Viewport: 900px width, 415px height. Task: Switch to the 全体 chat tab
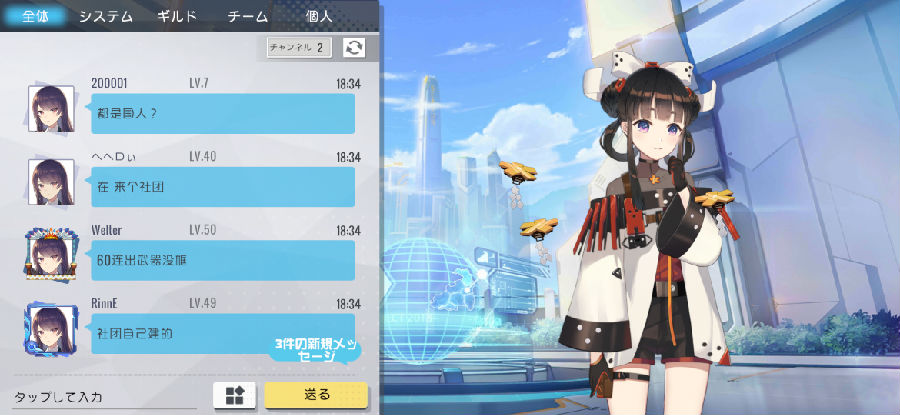[33, 16]
